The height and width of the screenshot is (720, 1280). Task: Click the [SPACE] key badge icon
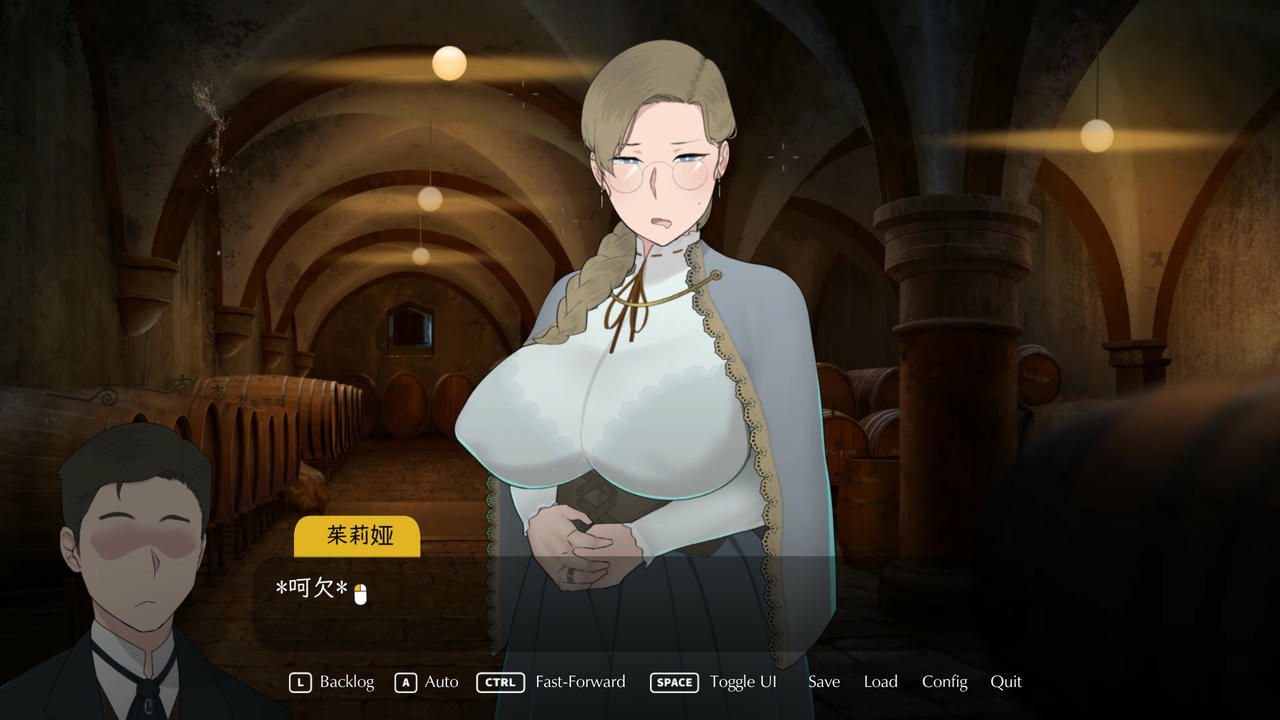674,682
